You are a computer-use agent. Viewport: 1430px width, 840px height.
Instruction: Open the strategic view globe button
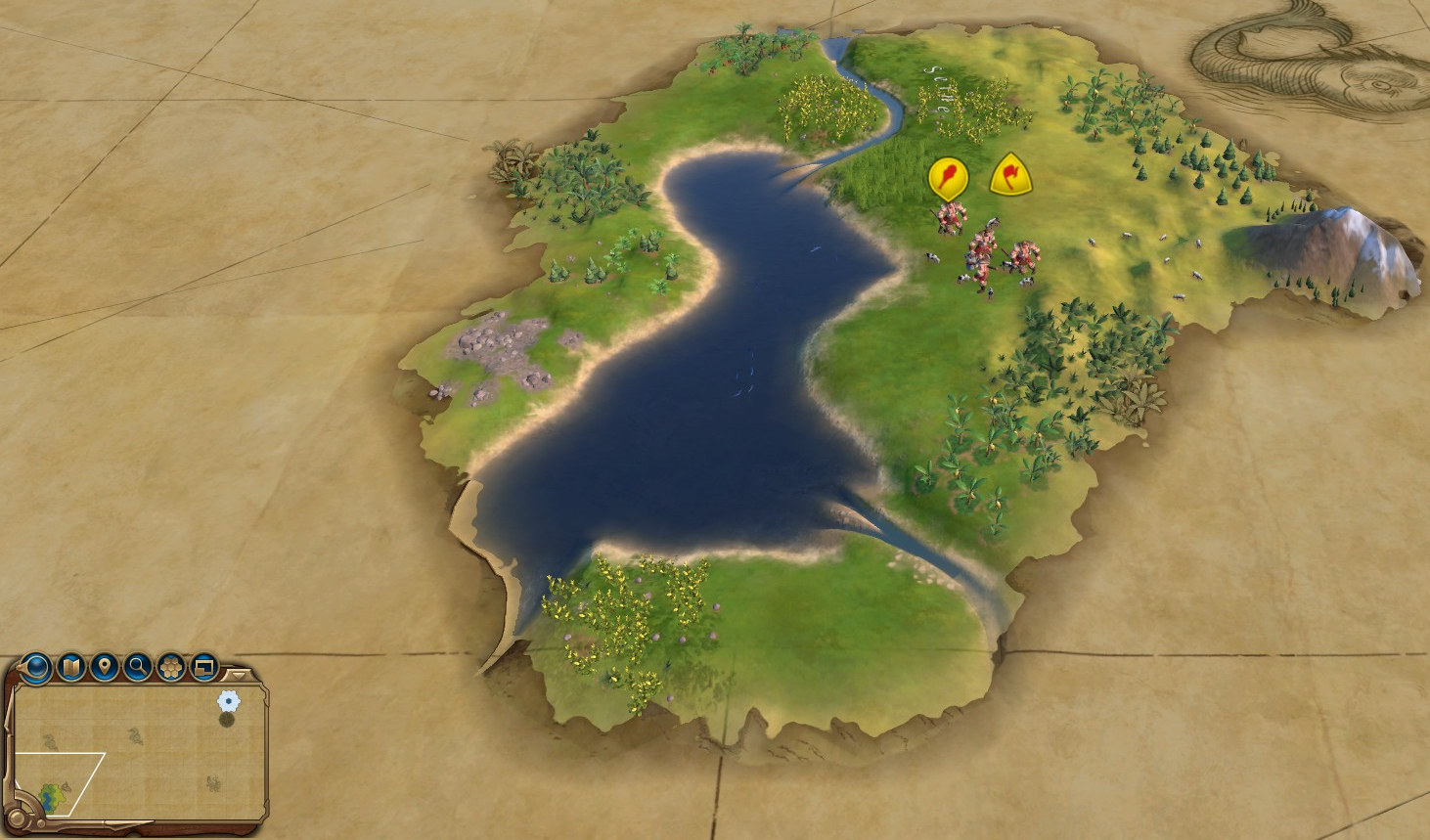click(36, 668)
